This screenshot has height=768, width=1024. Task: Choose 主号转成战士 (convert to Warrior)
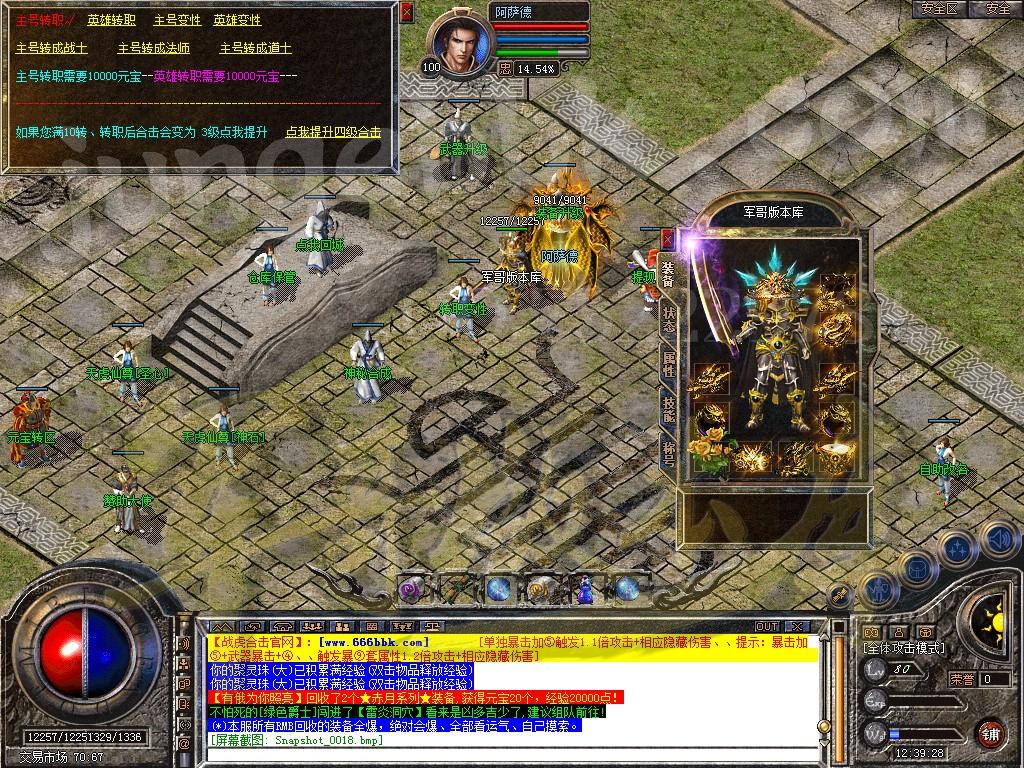click(52, 48)
